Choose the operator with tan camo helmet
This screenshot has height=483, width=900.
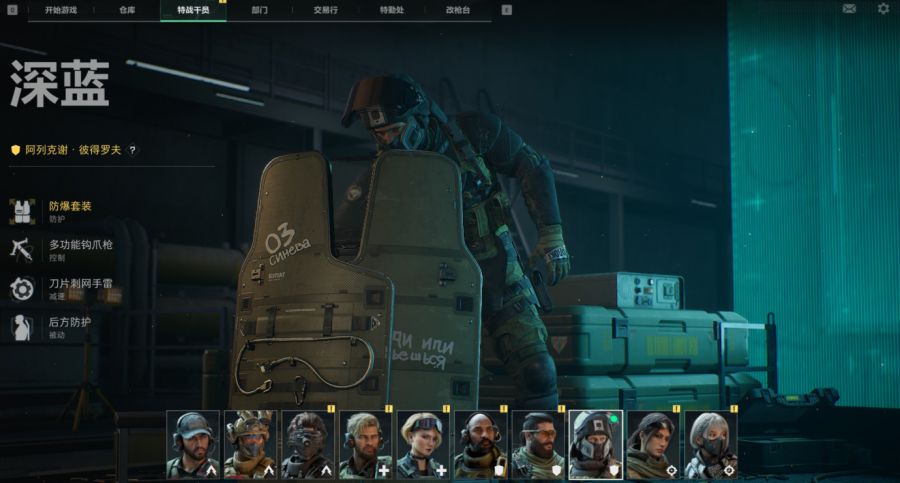[250, 444]
